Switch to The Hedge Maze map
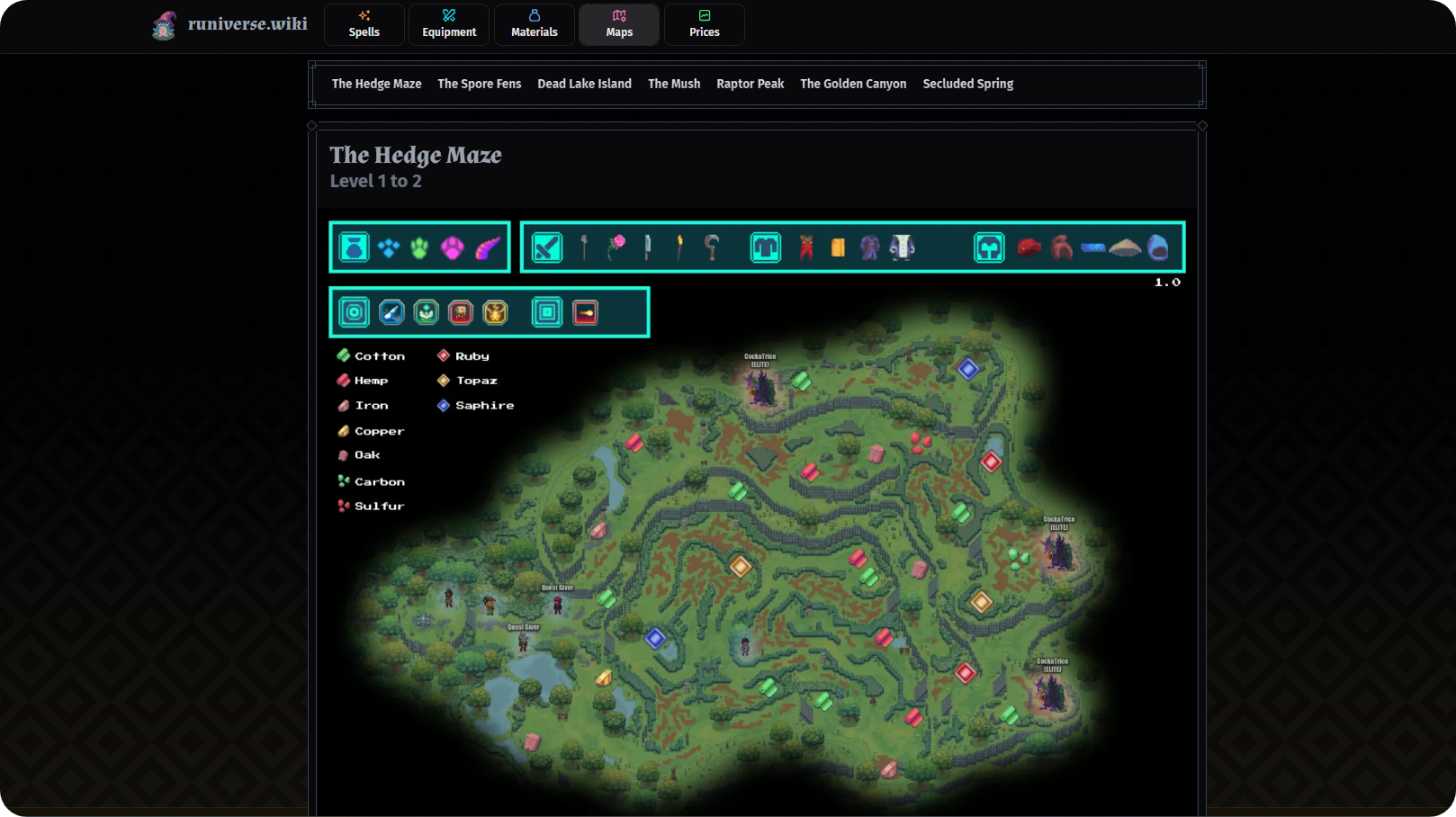The image size is (1456, 817). point(376,84)
